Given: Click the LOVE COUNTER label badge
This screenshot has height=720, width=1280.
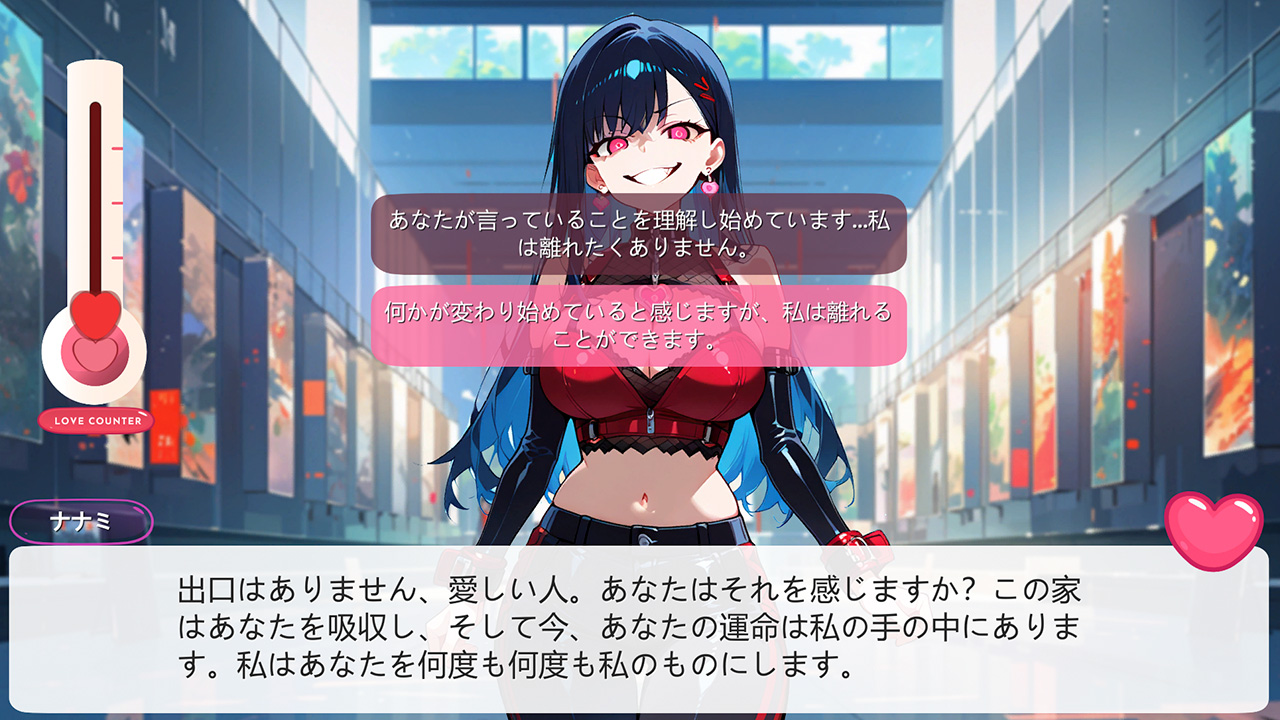Looking at the screenshot, I should [94, 421].
